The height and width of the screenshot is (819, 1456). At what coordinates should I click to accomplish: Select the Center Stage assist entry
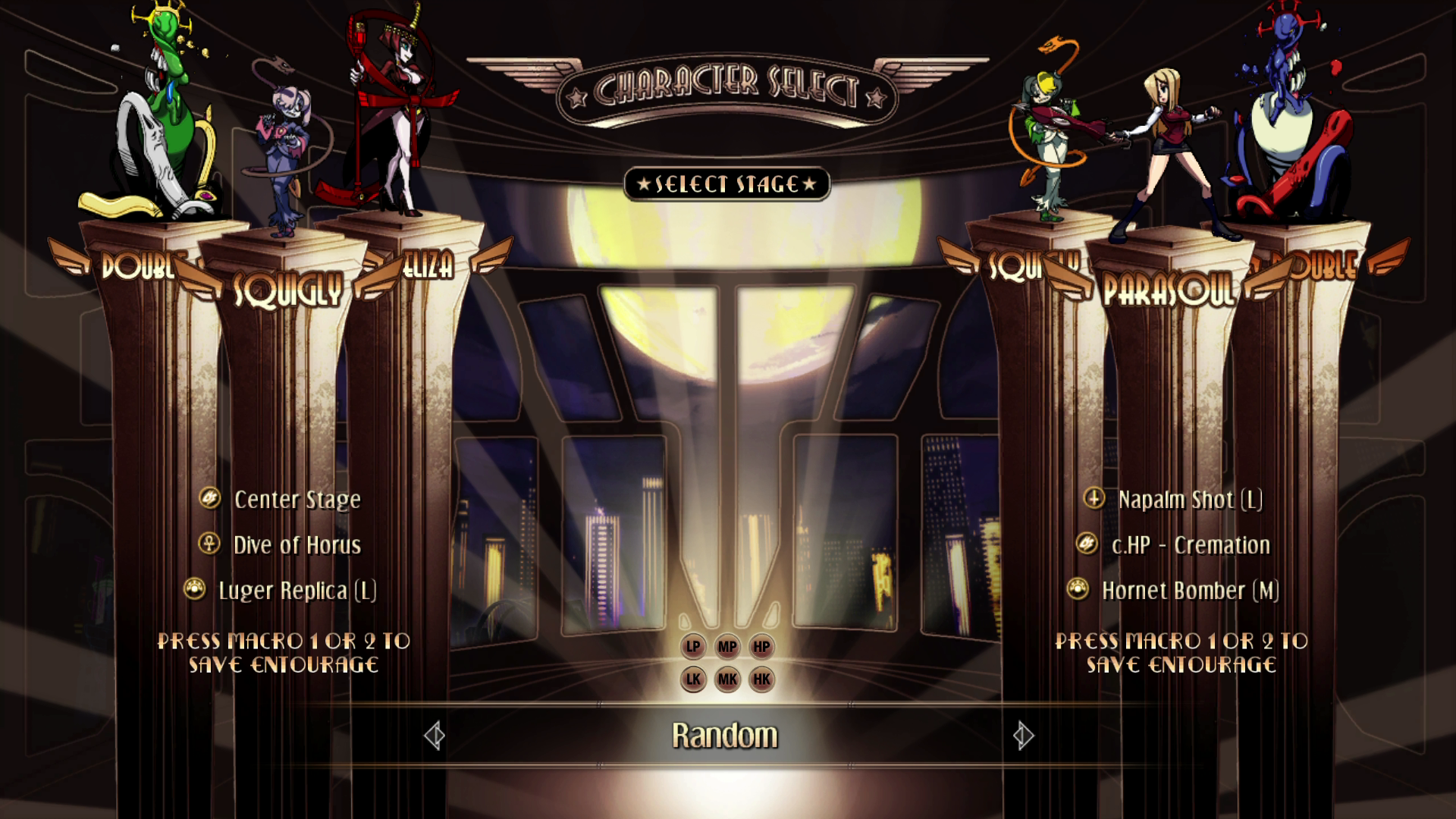pos(297,500)
